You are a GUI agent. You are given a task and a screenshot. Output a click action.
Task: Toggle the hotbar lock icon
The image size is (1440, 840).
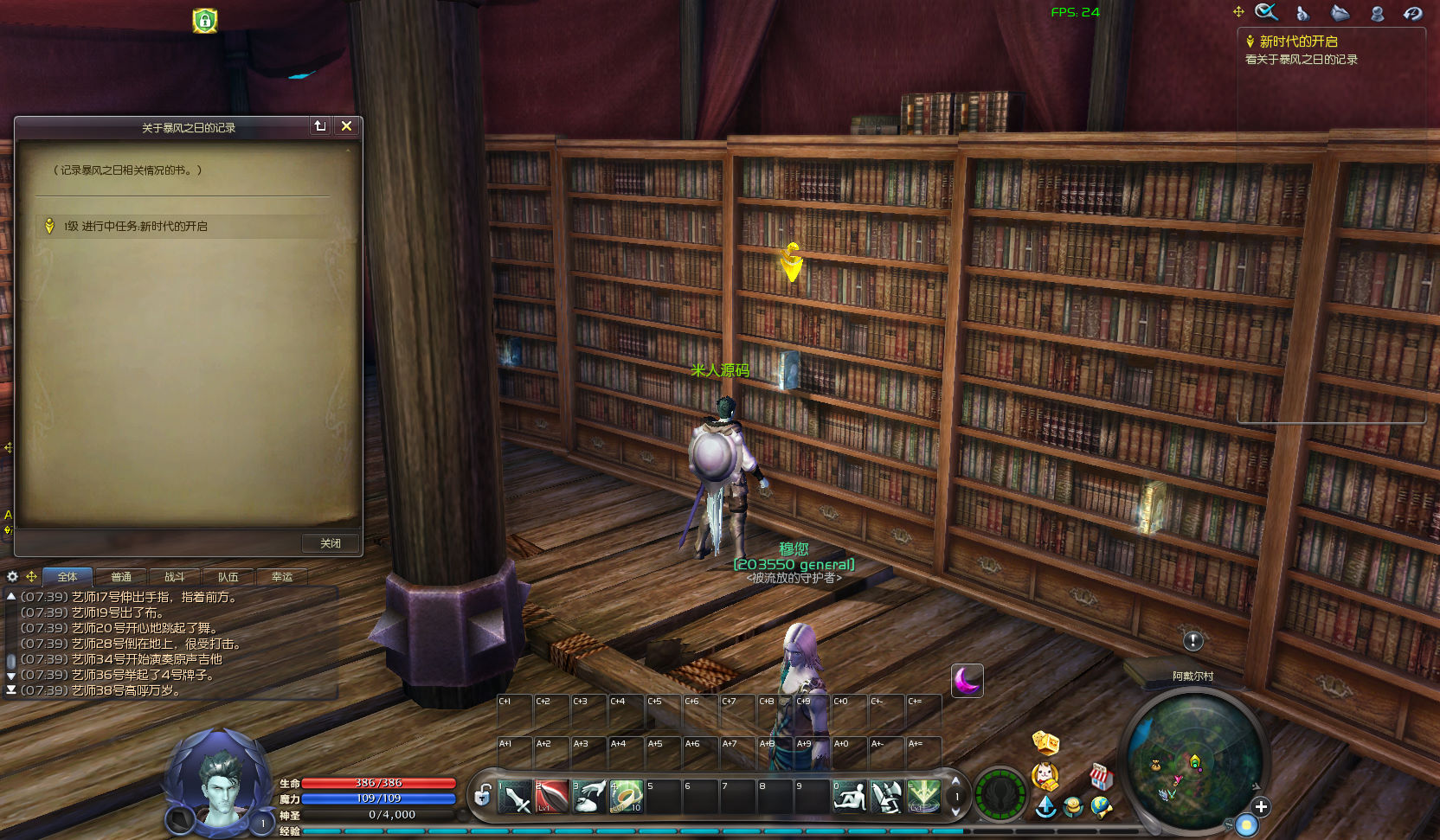tap(483, 795)
